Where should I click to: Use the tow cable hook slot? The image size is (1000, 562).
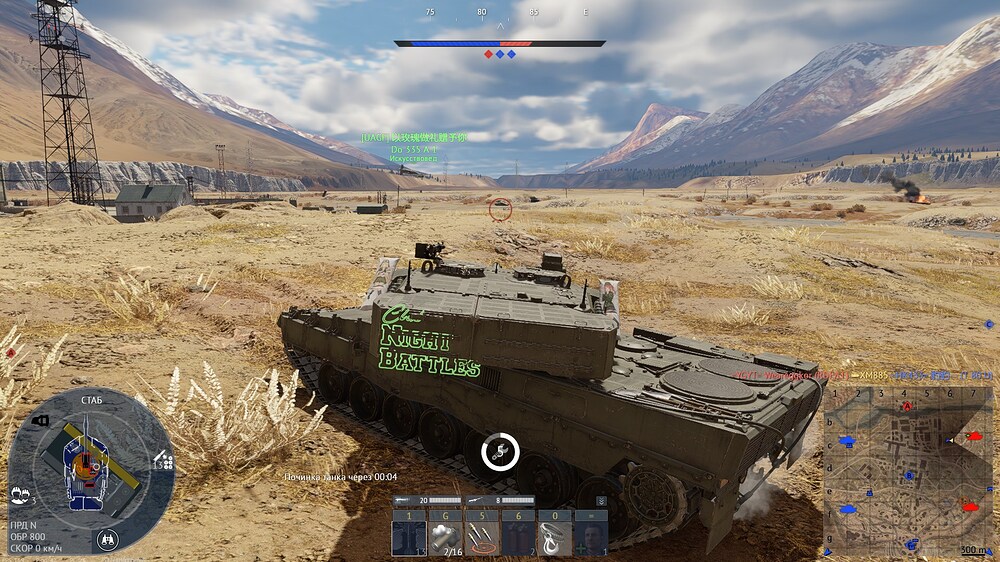pyautogui.click(x=553, y=538)
